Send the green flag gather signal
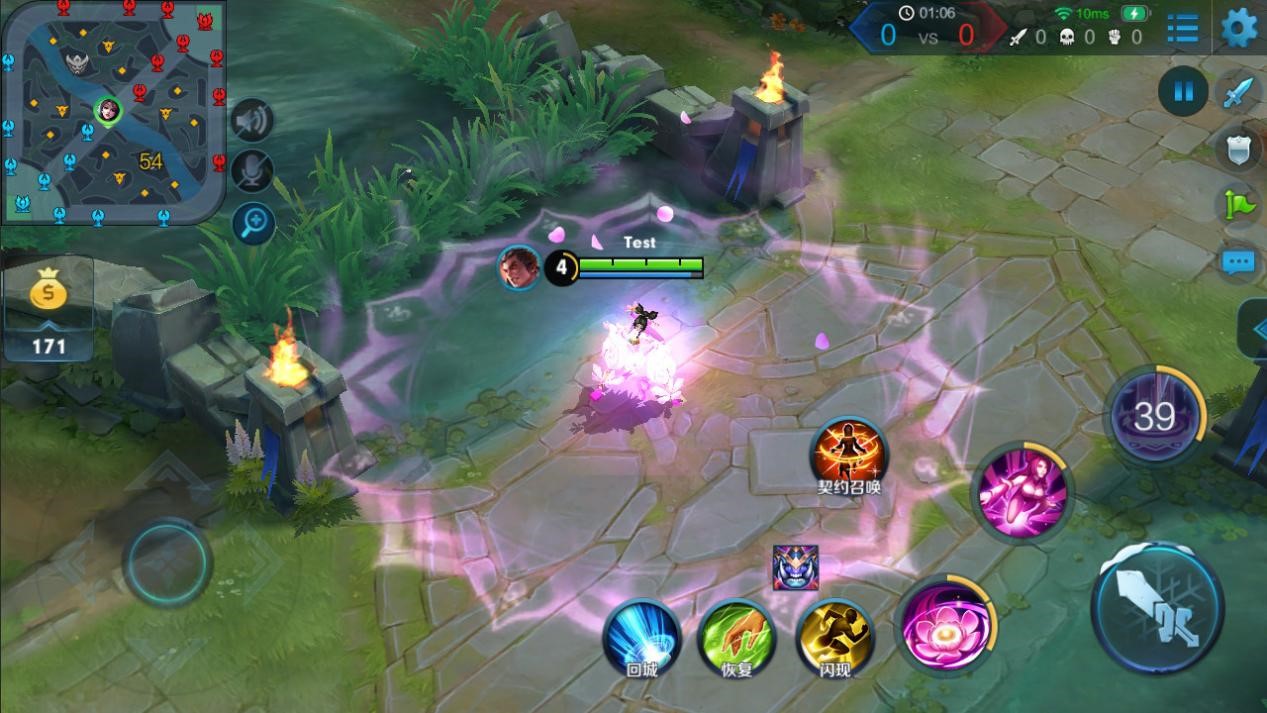1267x713 pixels. [x=1239, y=205]
